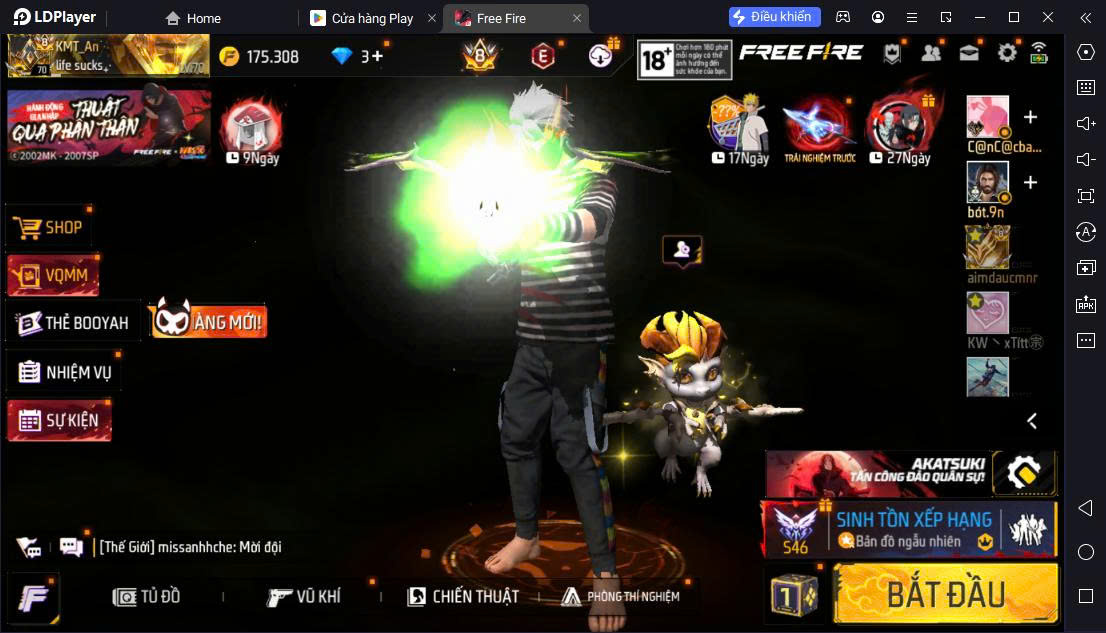Collapse the friends list arrow

(x=1032, y=421)
